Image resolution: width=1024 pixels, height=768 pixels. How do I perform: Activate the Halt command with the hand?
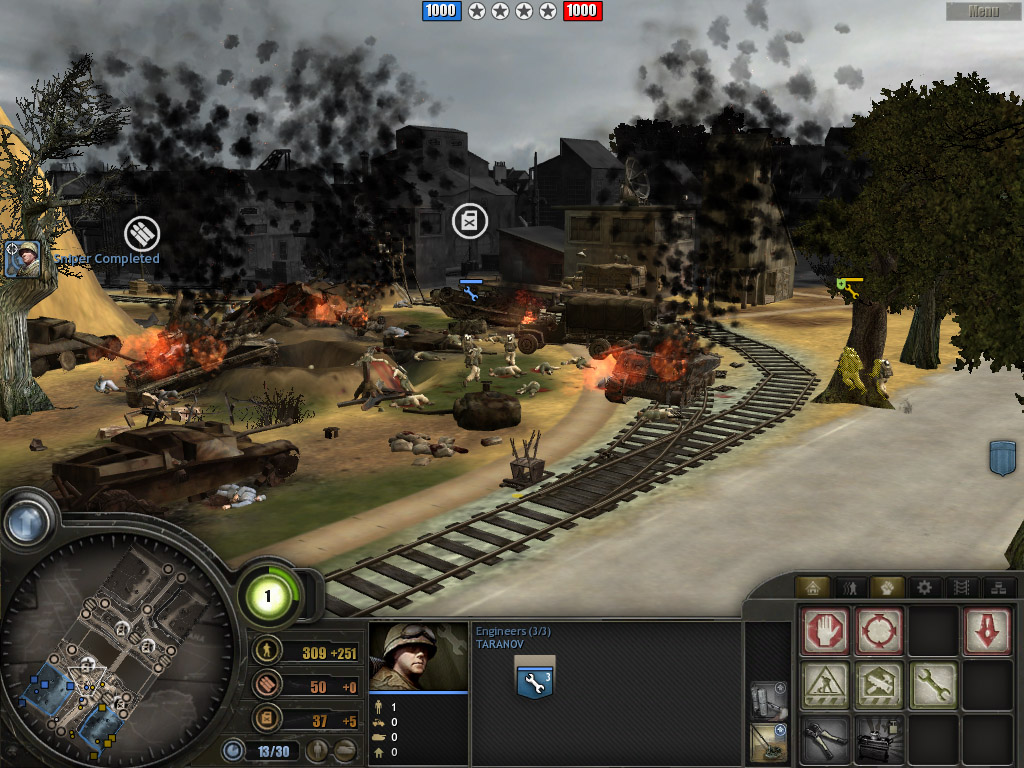825,631
